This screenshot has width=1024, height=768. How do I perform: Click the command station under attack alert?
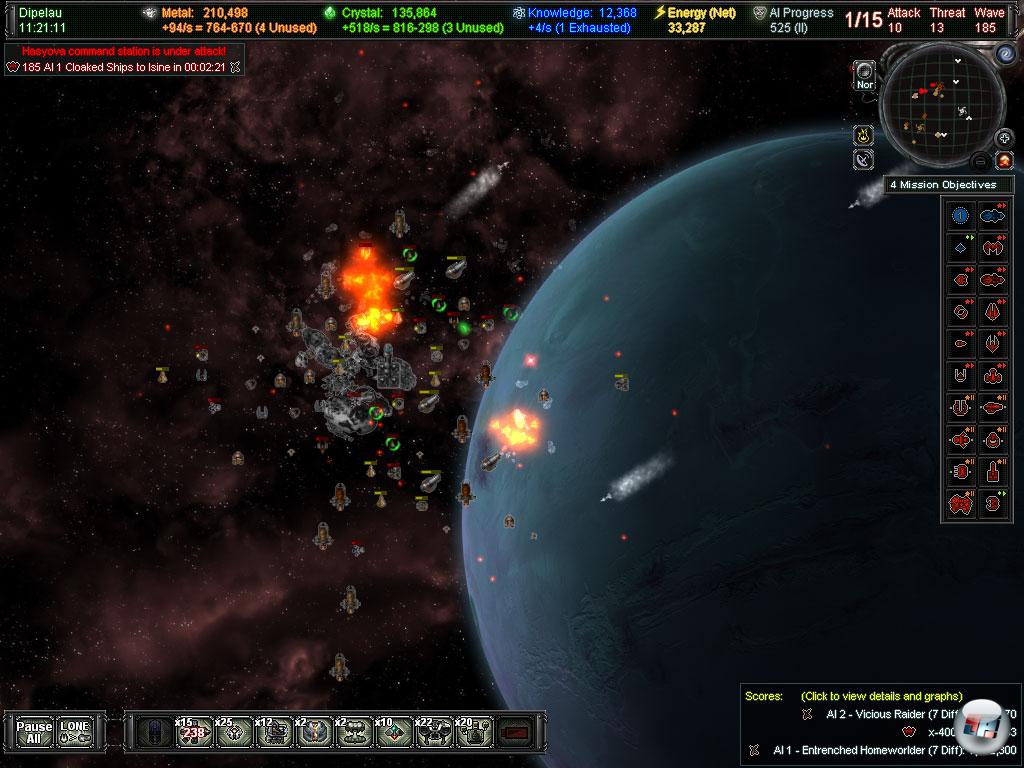click(x=124, y=50)
